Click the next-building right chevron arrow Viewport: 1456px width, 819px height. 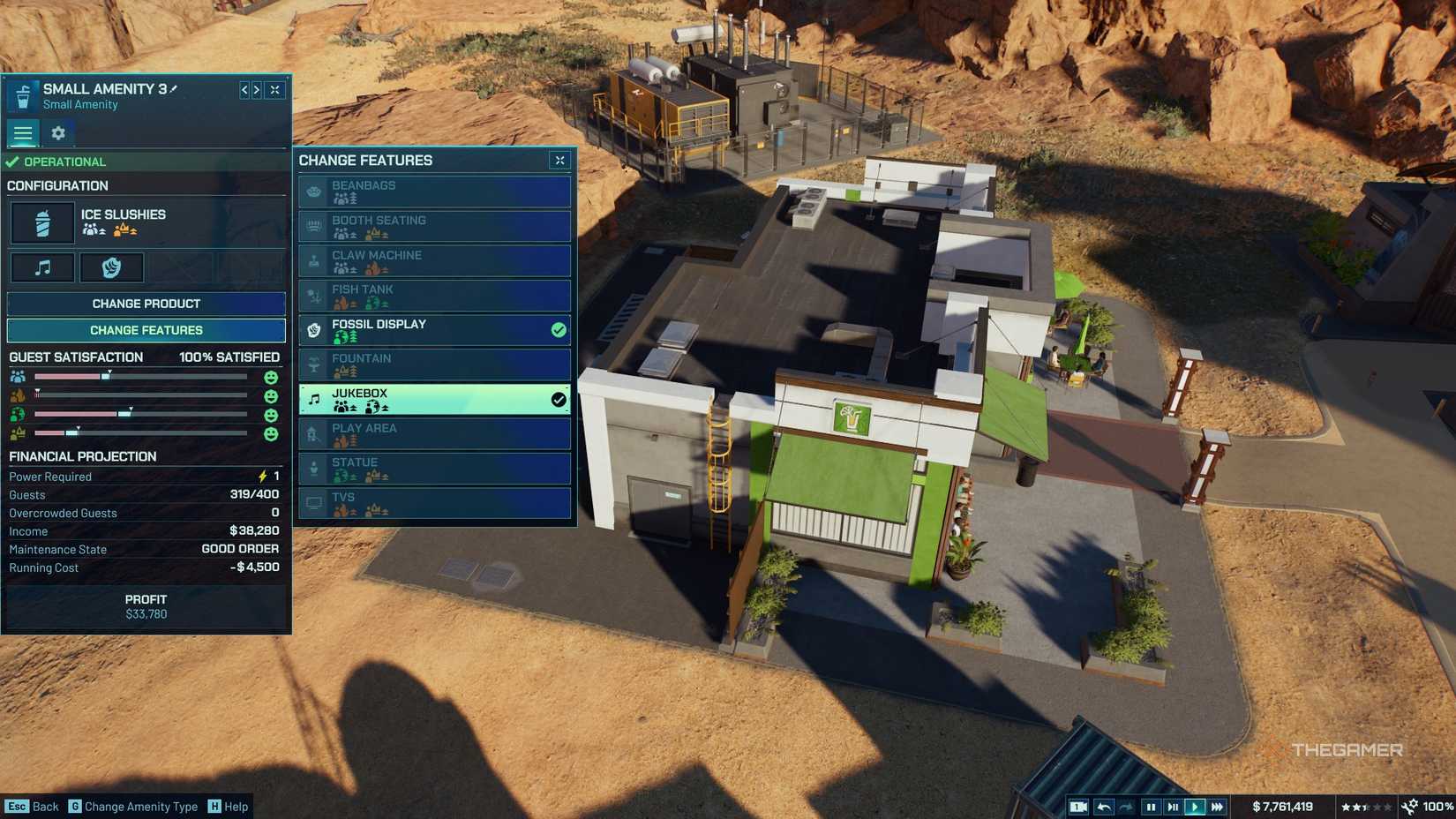point(256,89)
